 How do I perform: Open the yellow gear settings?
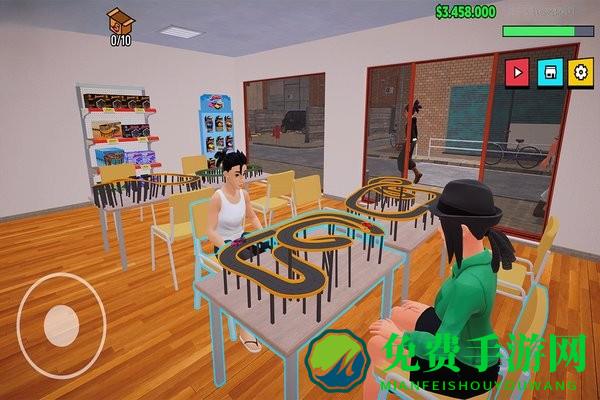[580, 71]
